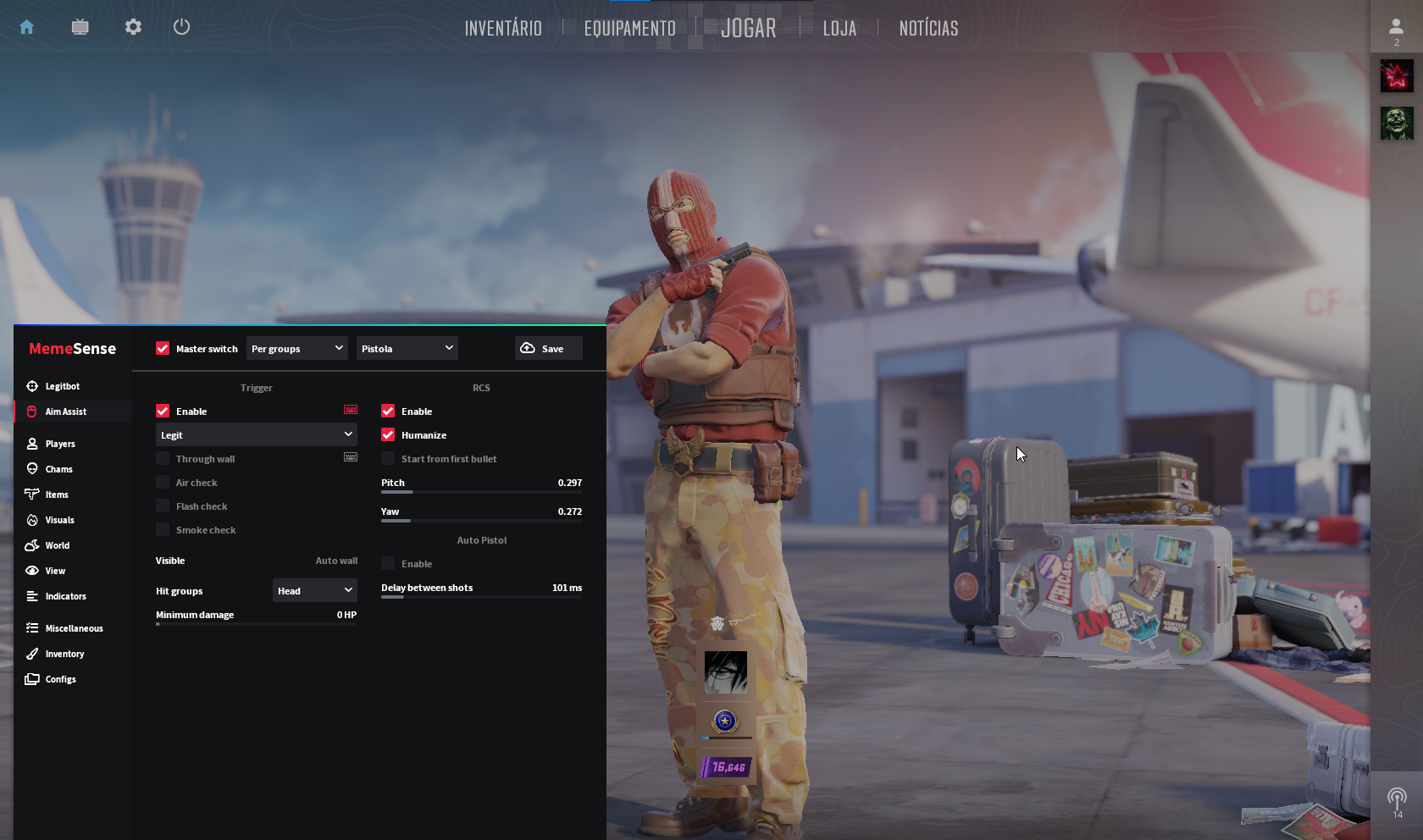This screenshot has width=1423, height=840.
Task: Expand the Hit groups dropdown showing Head
Action: point(314,590)
